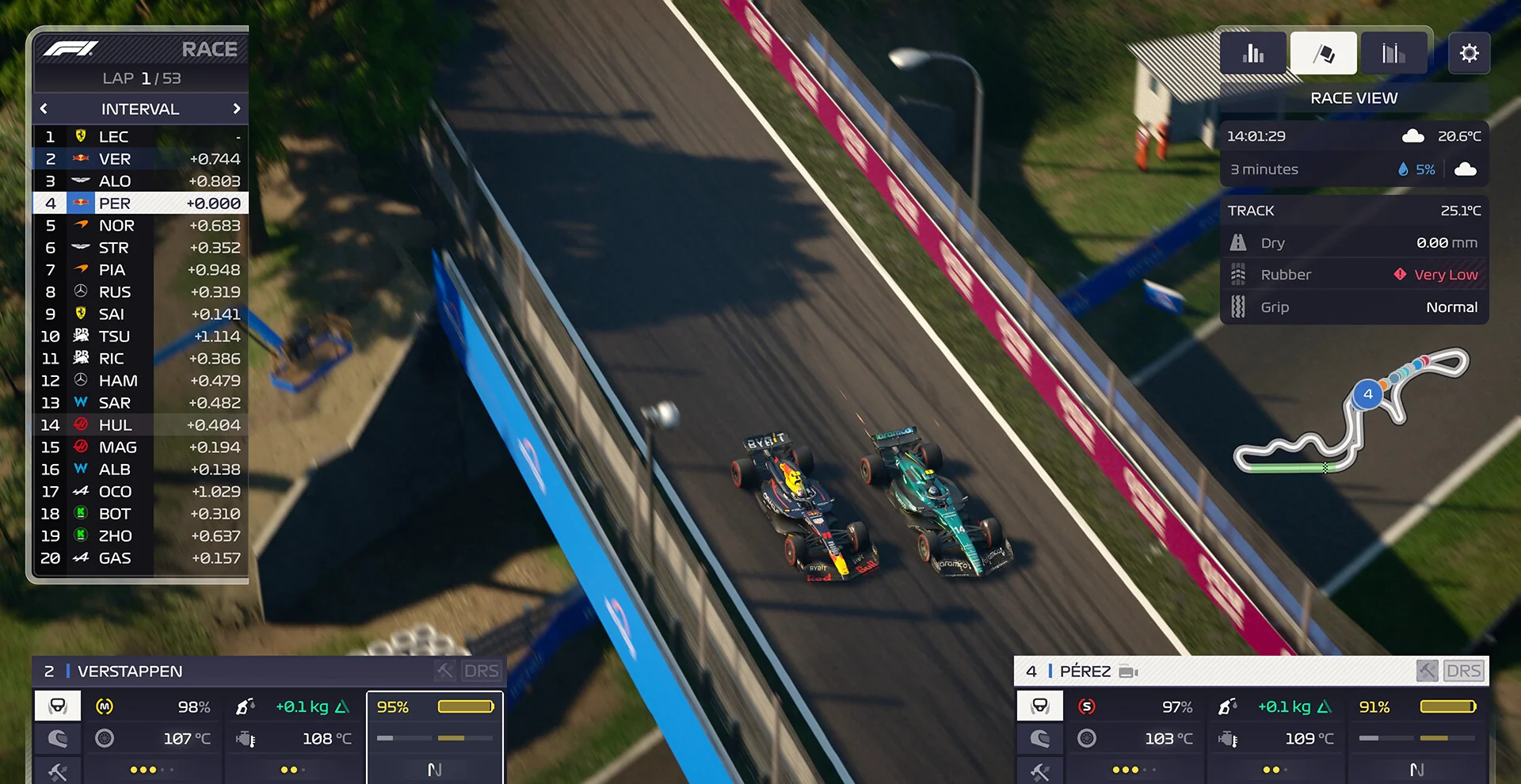Click car marker 4 on the track map
Screen dimensions: 1521x784
[1369, 394]
